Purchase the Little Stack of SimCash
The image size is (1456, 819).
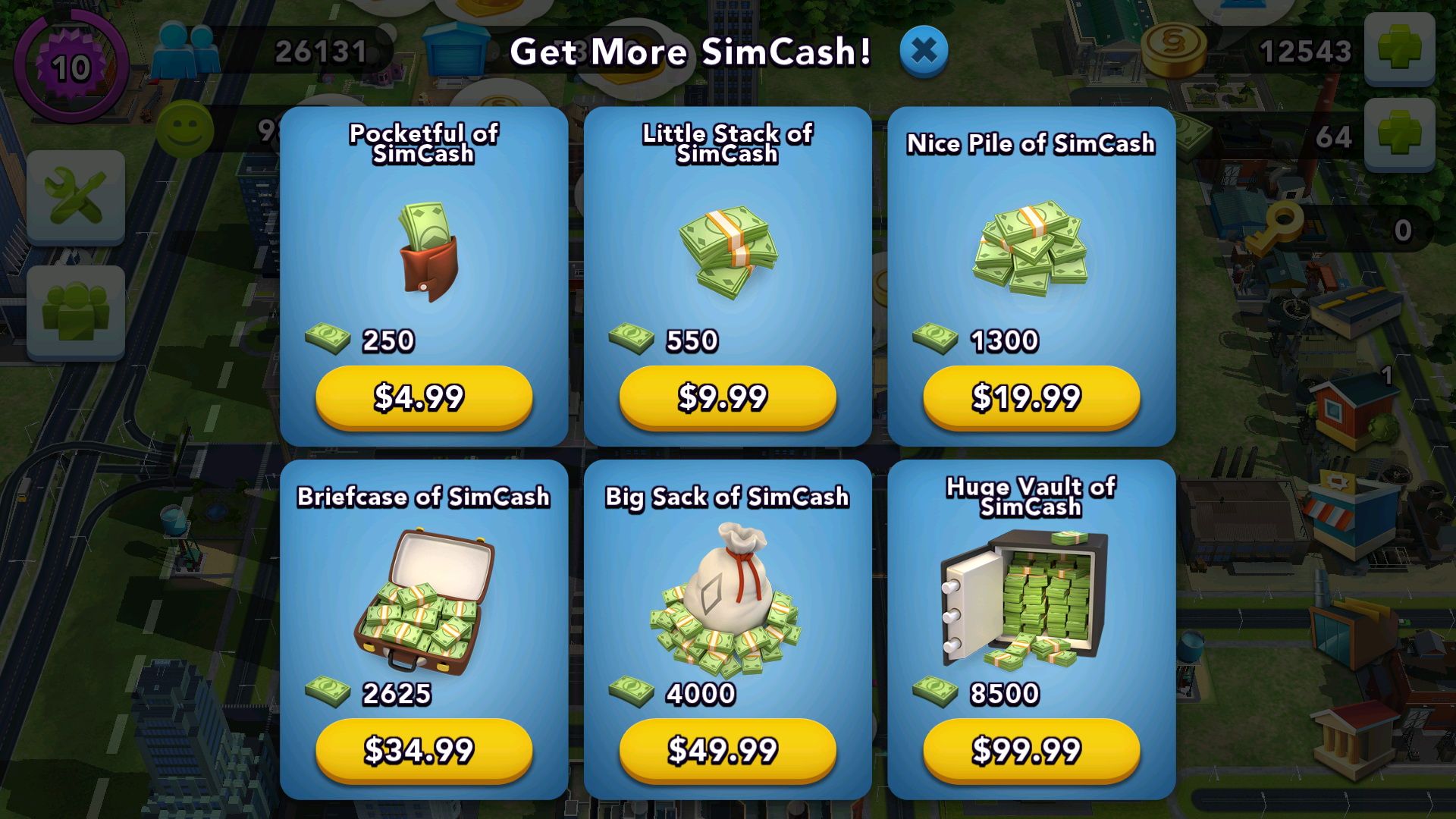point(726,395)
